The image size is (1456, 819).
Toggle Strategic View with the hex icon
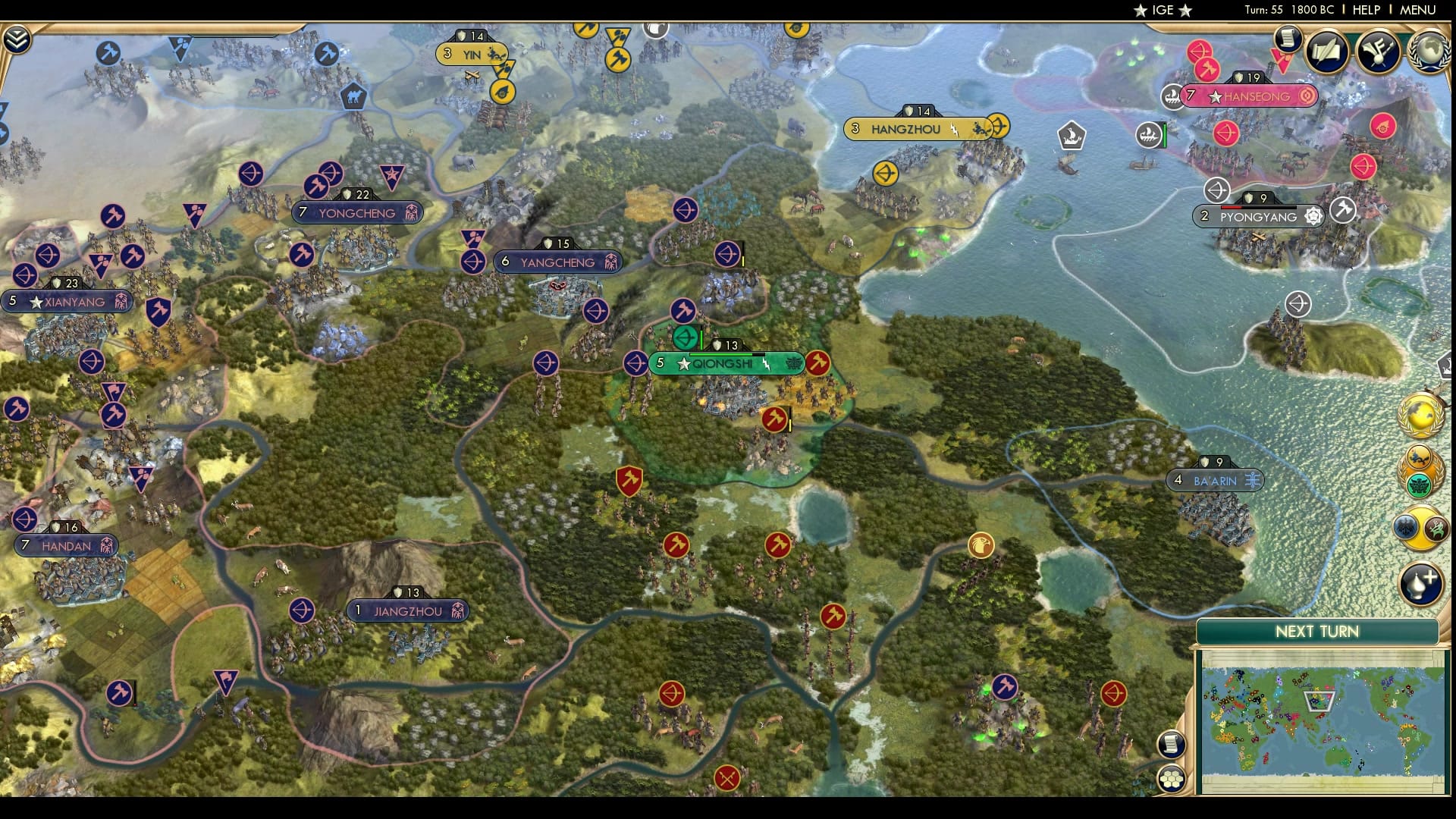coord(1172,779)
